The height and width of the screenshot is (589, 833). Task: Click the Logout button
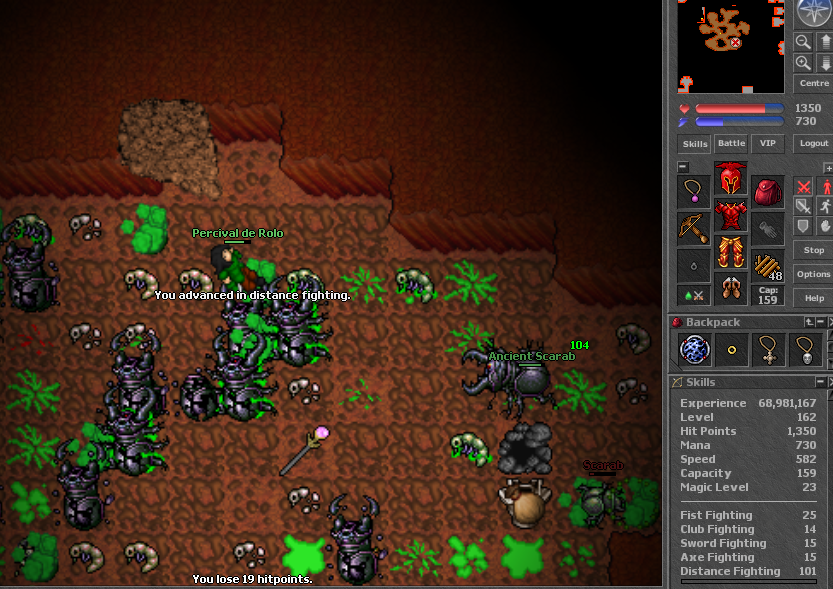tap(813, 144)
